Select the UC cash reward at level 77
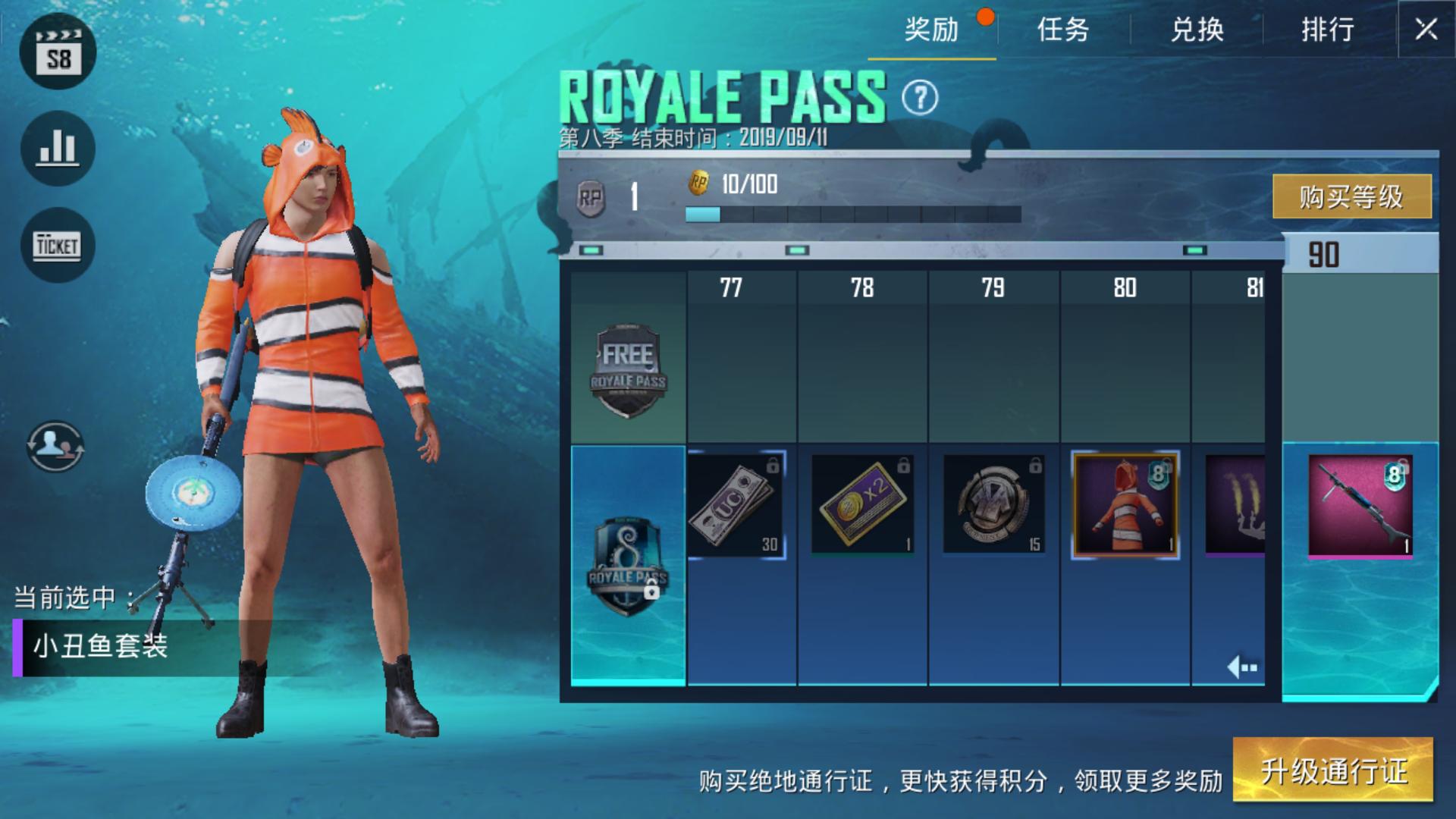This screenshot has width=1456, height=819. pyautogui.click(x=736, y=505)
